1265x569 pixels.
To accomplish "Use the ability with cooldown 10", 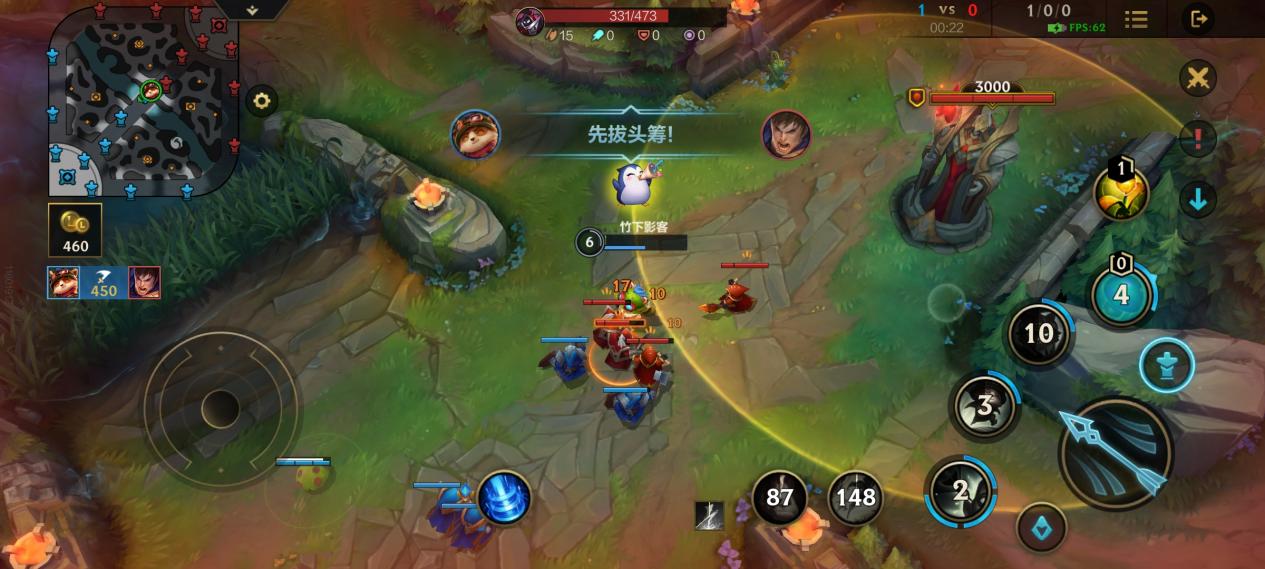I will [1039, 334].
